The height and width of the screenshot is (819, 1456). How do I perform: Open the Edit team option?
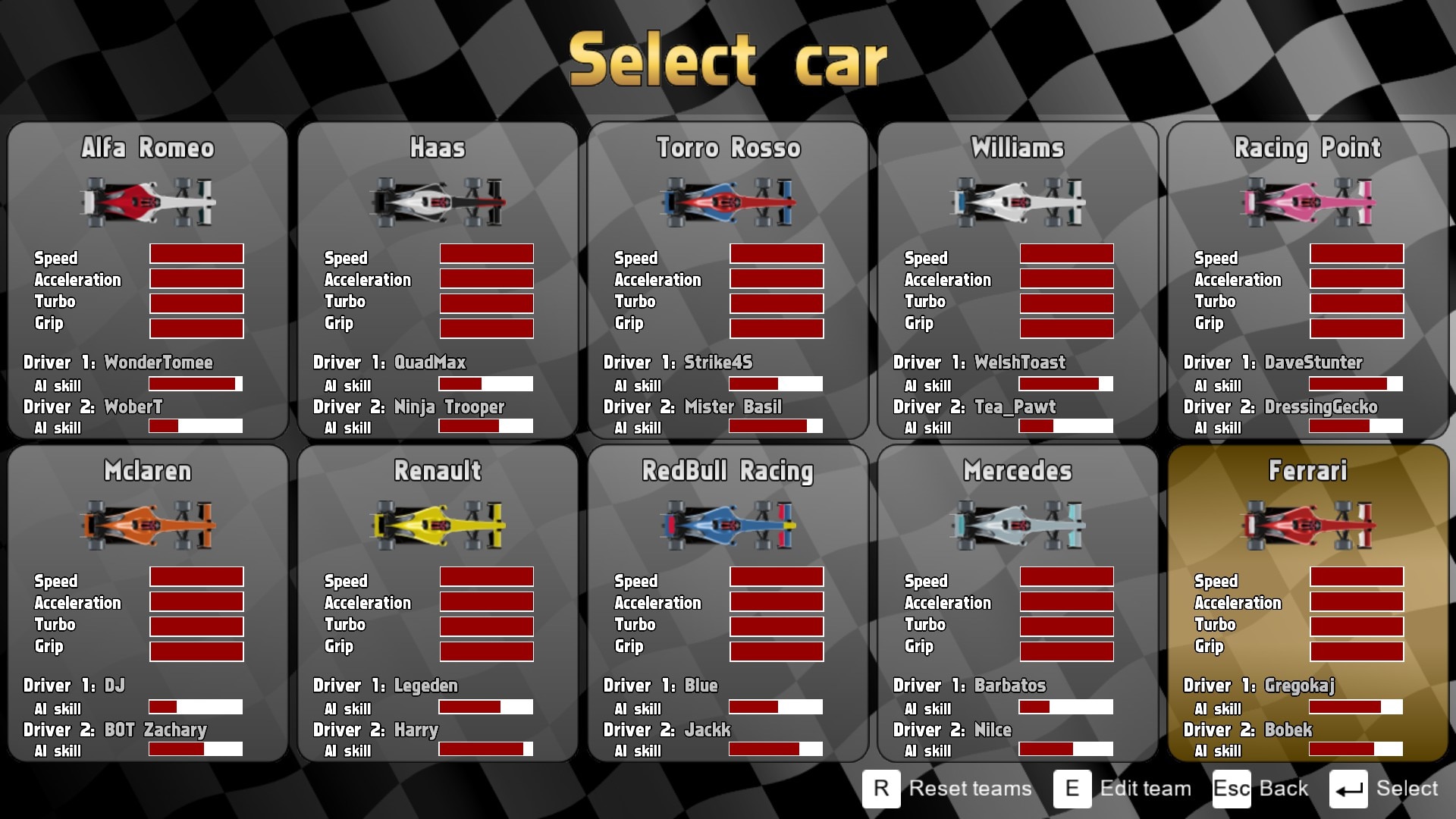coord(1123,789)
